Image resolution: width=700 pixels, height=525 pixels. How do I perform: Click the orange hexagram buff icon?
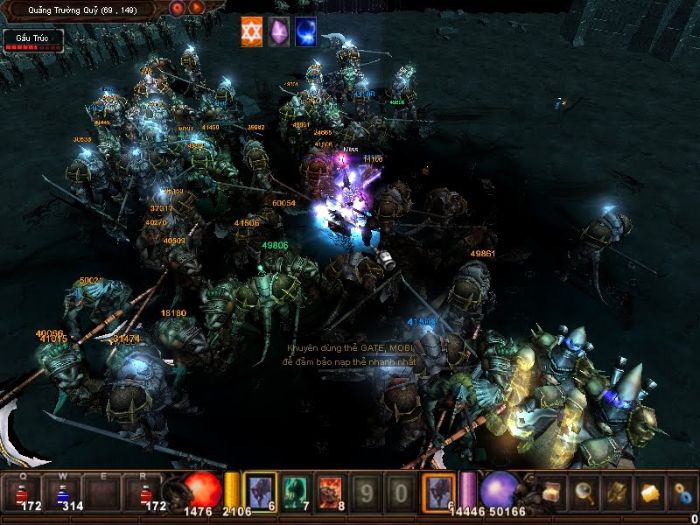(x=251, y=32)
